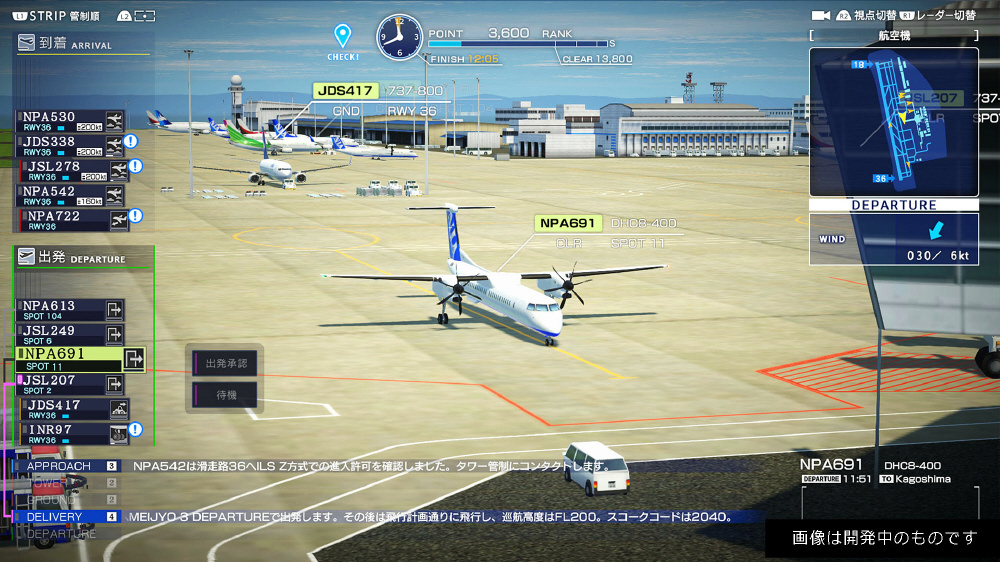Click the JDS417 aircraft label tag
Screen dimensions: 1000x562
click(345, 91)
